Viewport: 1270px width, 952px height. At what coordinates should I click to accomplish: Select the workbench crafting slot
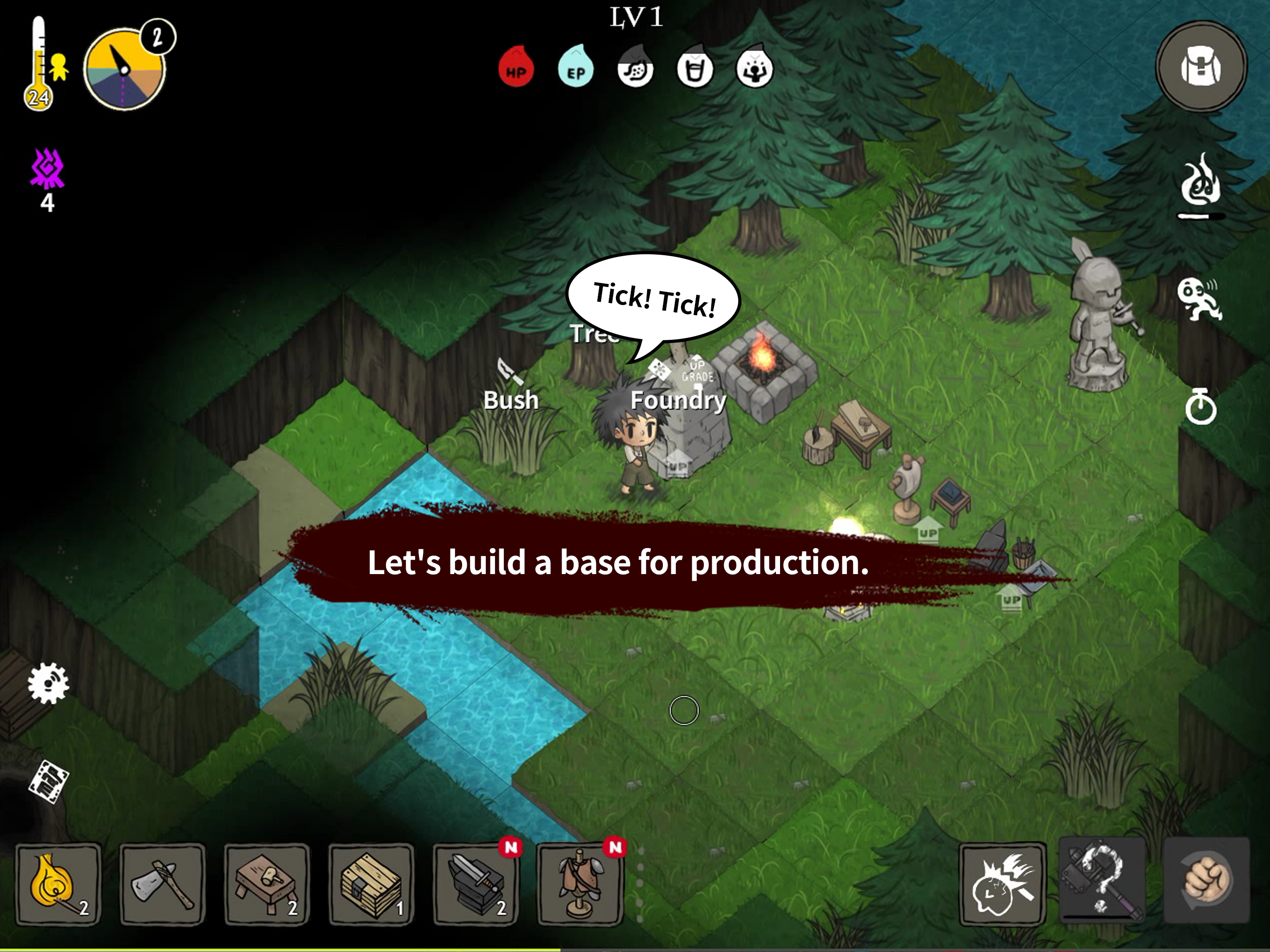coord(266,884)
